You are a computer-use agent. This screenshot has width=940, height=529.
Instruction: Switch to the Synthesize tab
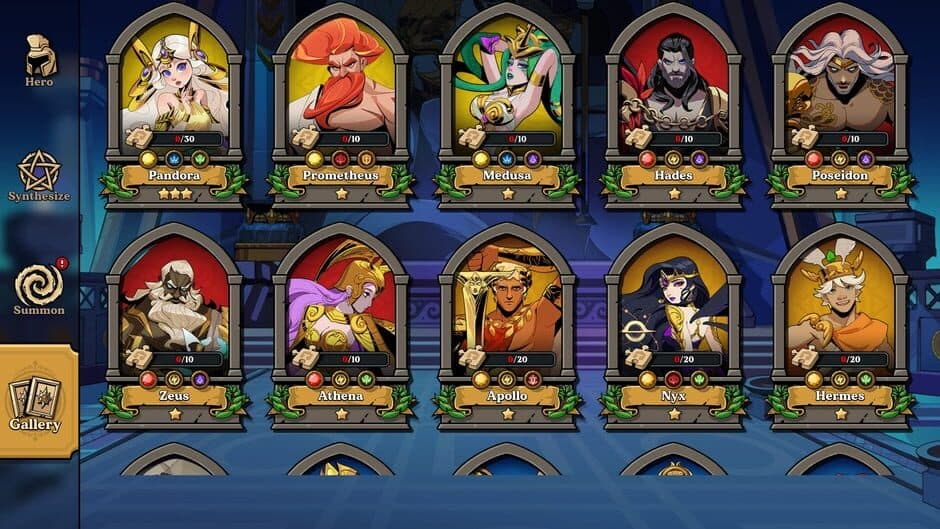[40, 176]
